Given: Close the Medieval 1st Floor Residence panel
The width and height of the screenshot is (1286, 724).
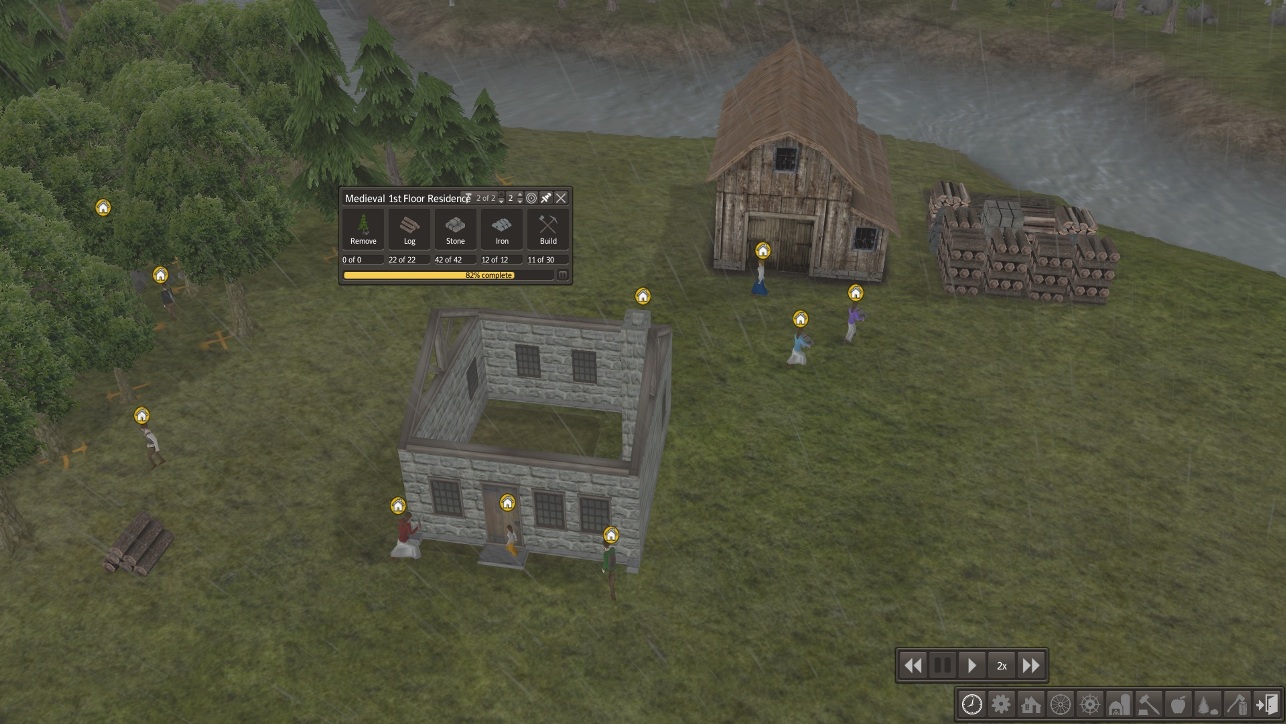Looking at the screenshot, I should [561, 198].
